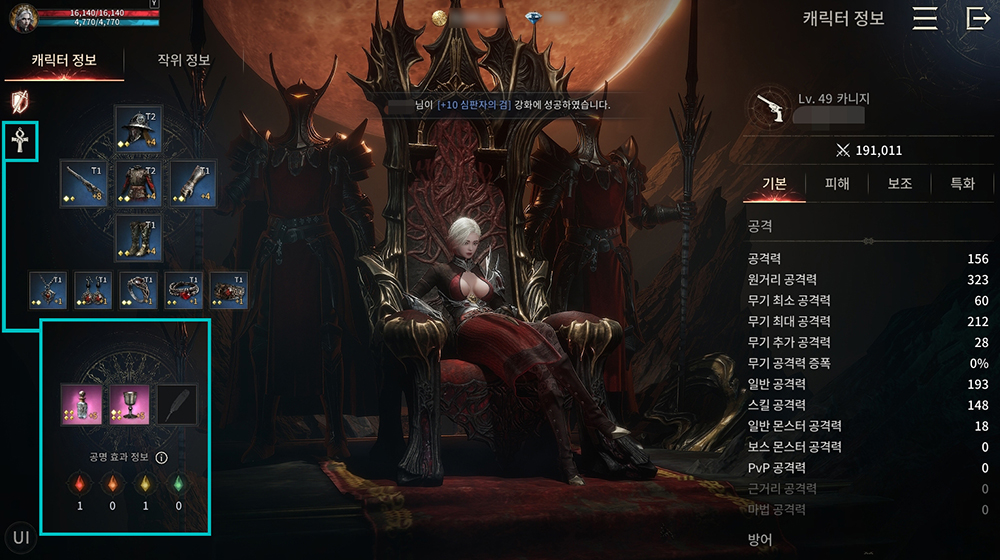
Task: Show 공명 효과 정보 info tooltip
Action: pos(161,458)
